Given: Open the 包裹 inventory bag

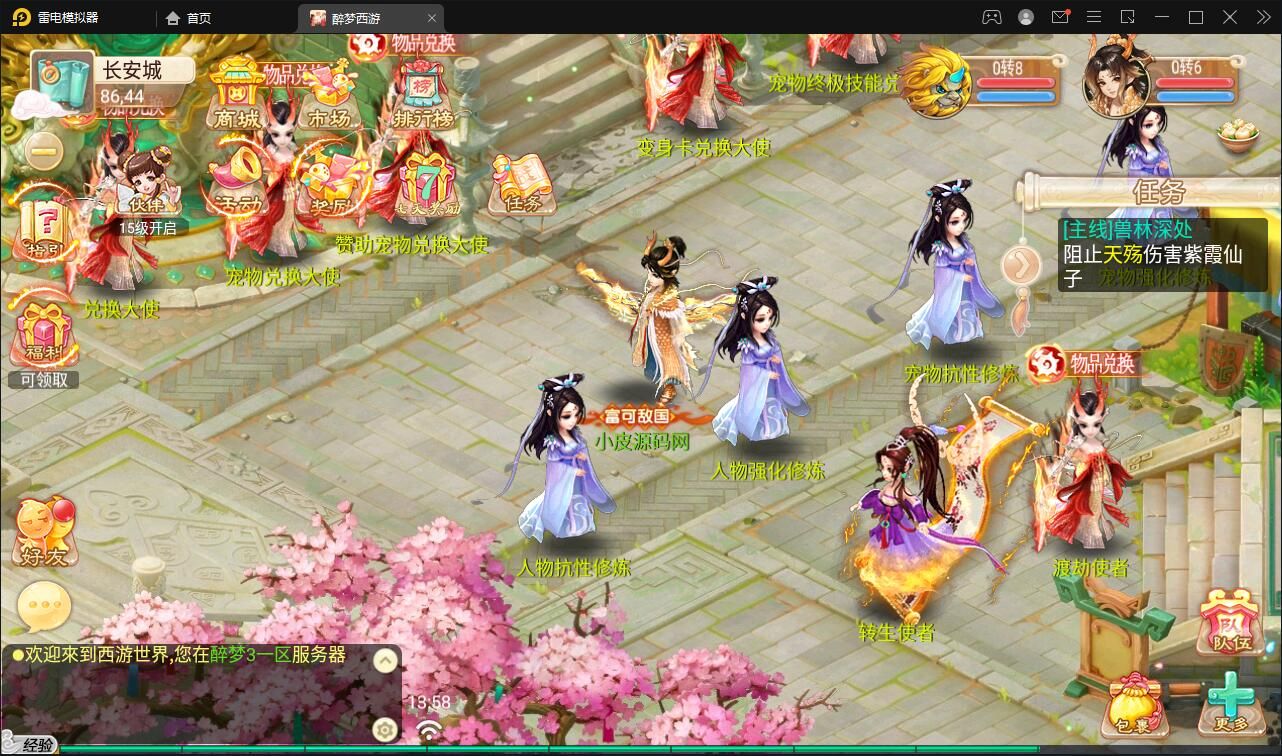Looking at the screenshot, I should [1134, 705].
